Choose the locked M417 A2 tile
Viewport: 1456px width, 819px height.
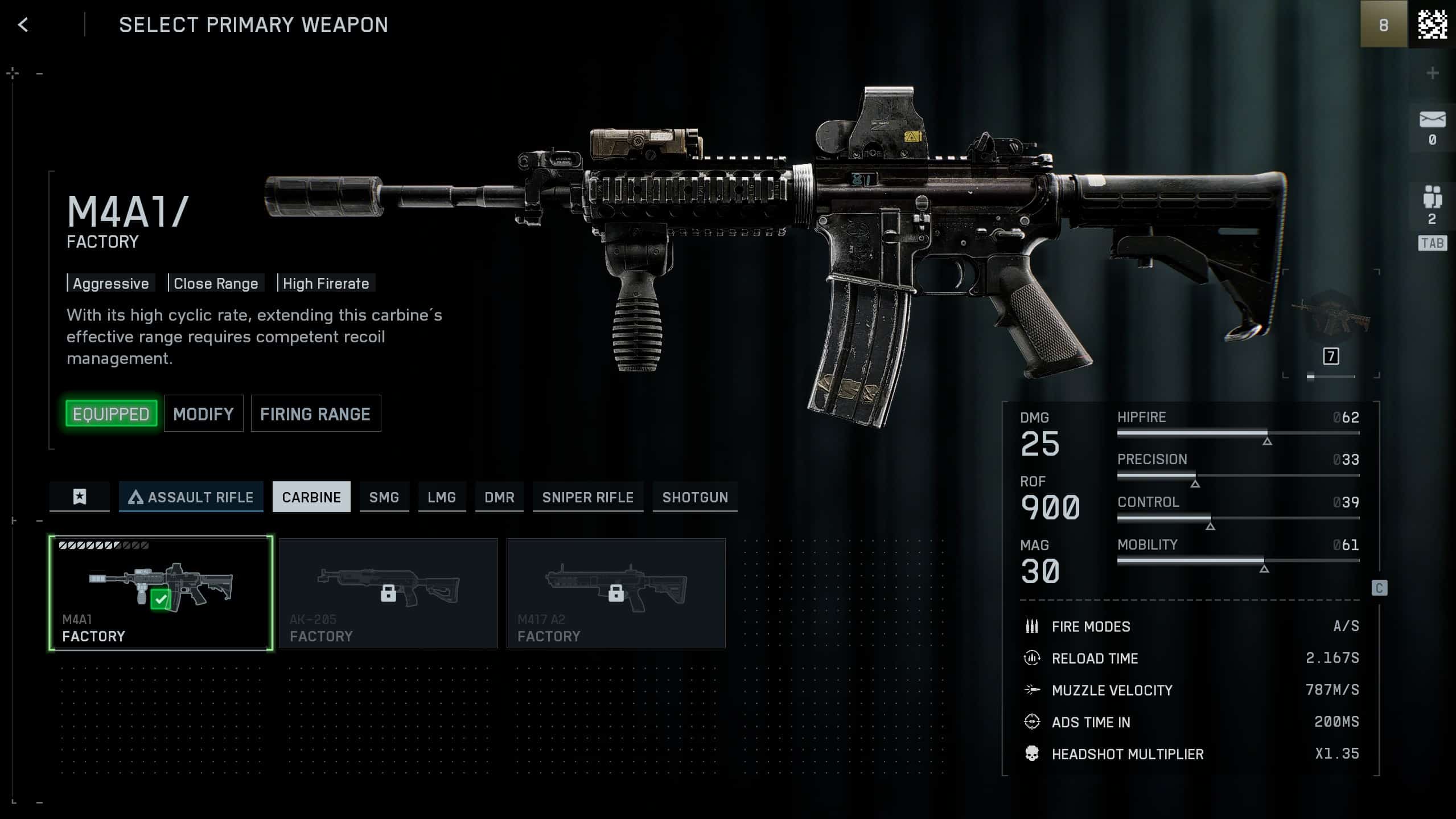[616, 593]
